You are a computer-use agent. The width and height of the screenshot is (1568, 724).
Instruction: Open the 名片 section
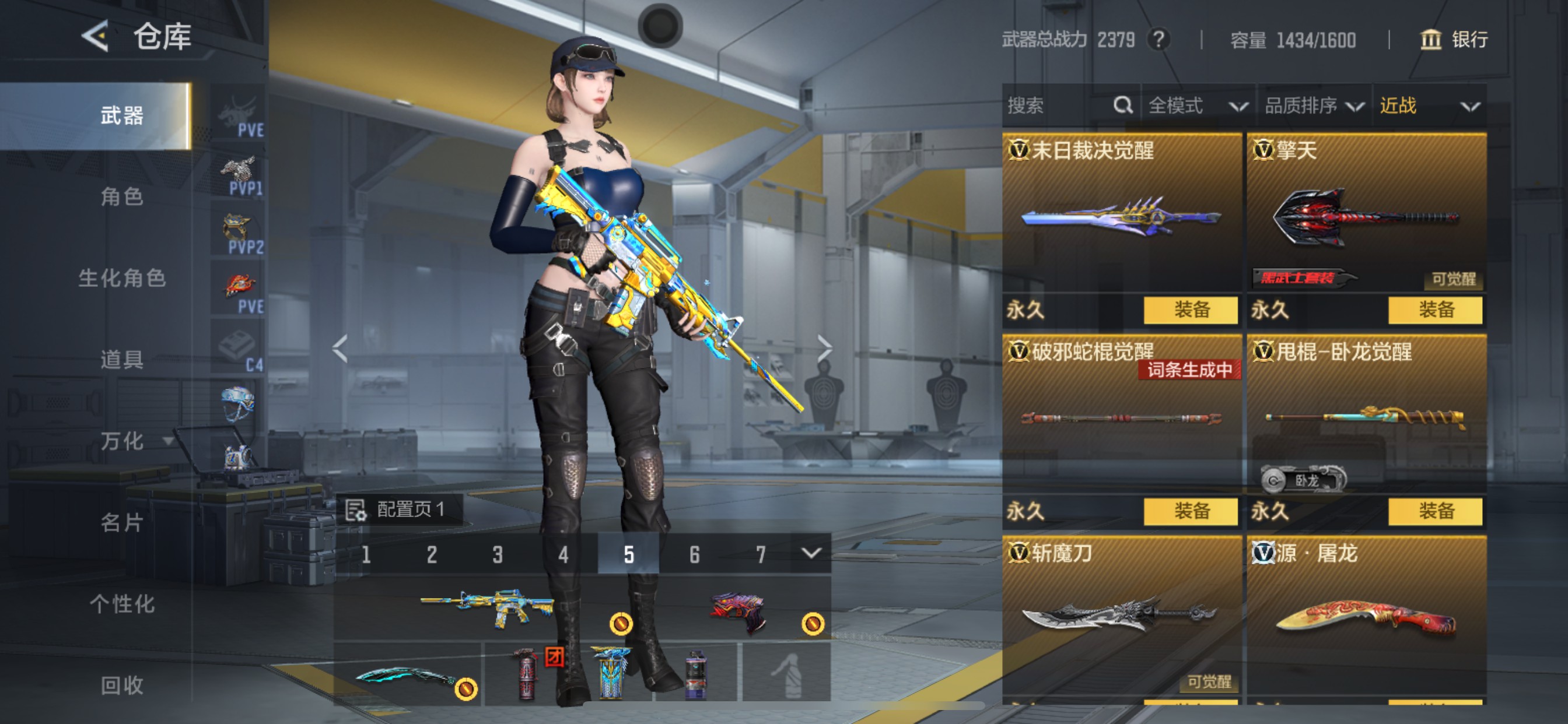coord(122,522)
